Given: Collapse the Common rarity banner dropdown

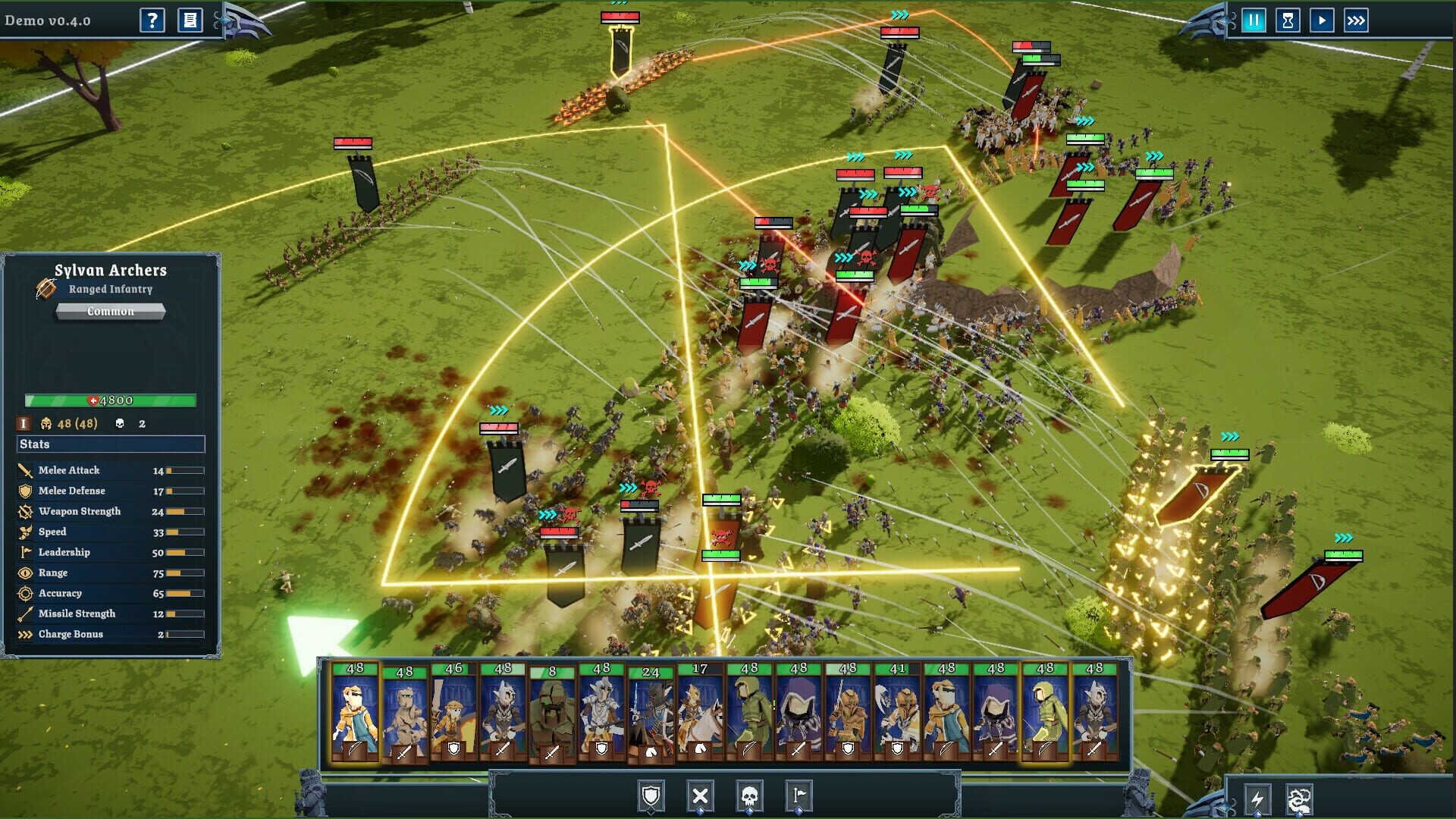Looking at the screenshot, I should click(x=109, y=312).
